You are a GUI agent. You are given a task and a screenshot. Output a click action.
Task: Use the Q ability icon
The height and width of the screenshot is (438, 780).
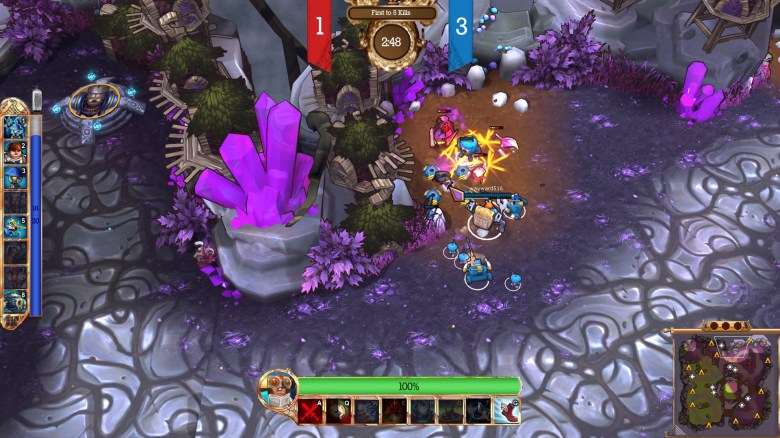[x=338, y=410]
